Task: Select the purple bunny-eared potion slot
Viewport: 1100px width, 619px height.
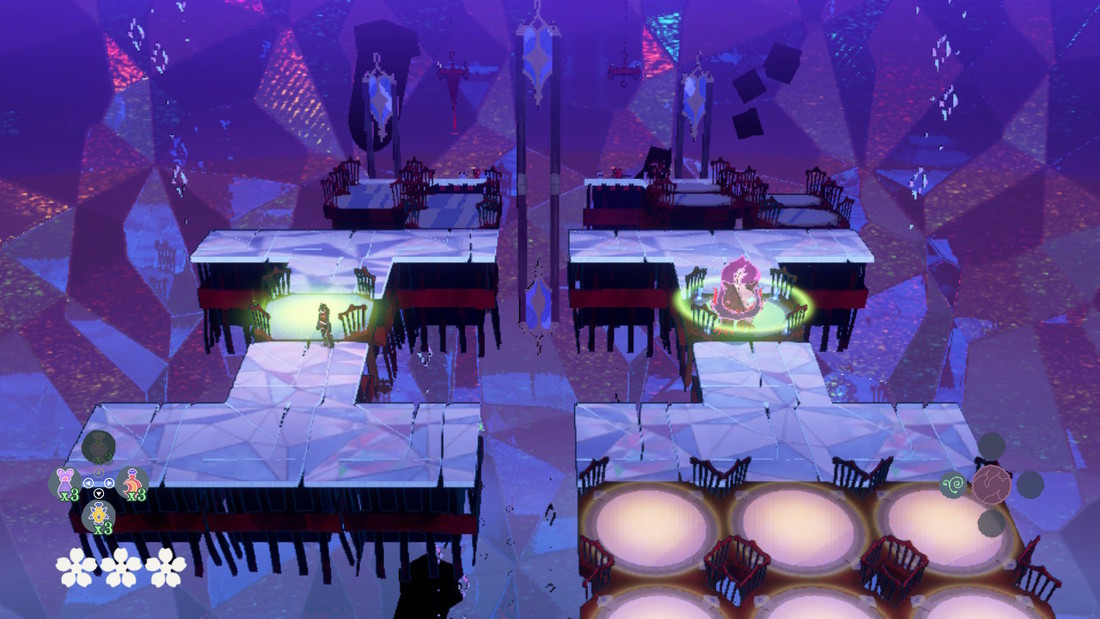Action: (65, 482)
